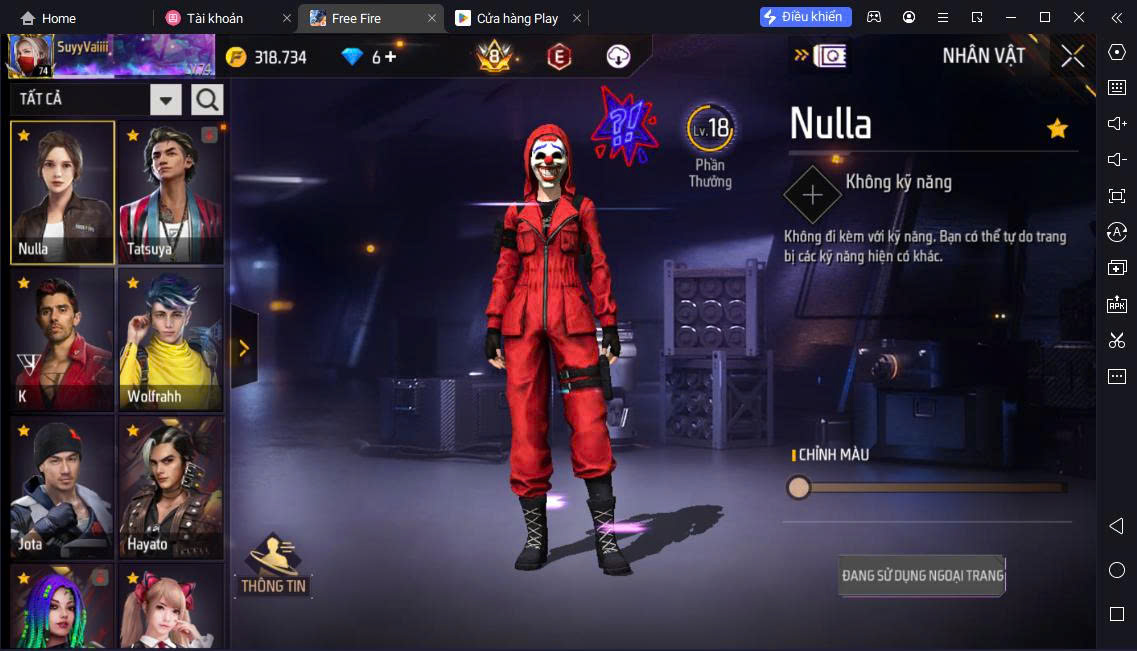1137x651 pixels.
Task: Select the Wolfrahh character card
Action: tap(170, 339)
